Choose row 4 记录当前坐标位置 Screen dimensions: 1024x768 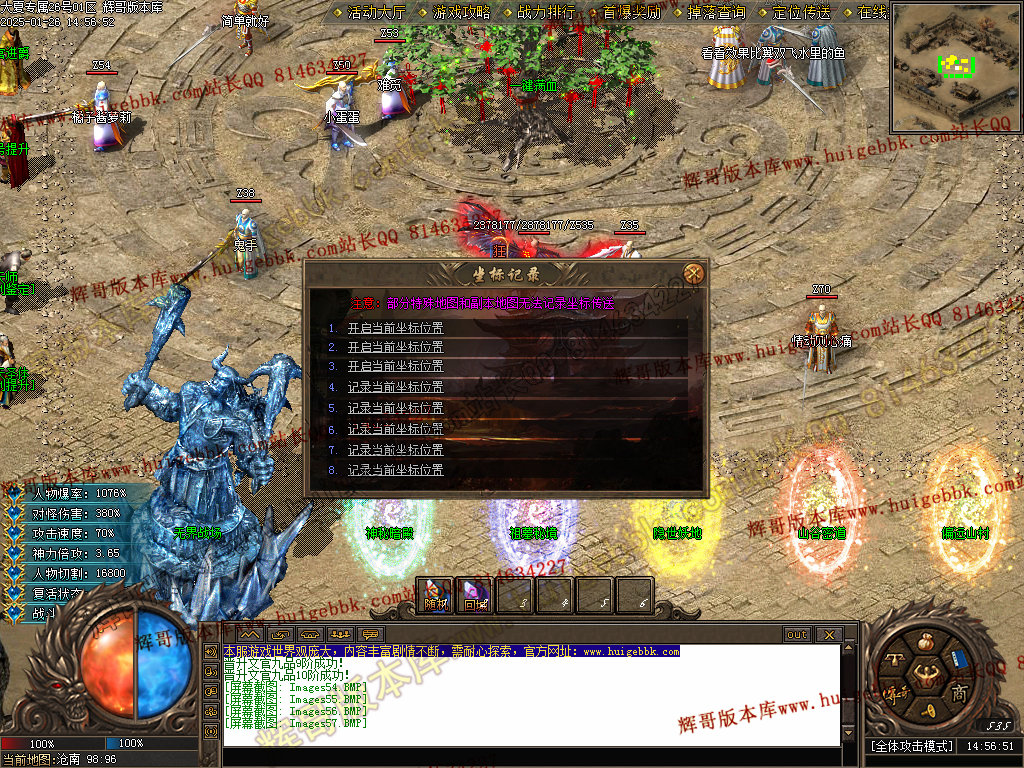(x=395, y=387)
